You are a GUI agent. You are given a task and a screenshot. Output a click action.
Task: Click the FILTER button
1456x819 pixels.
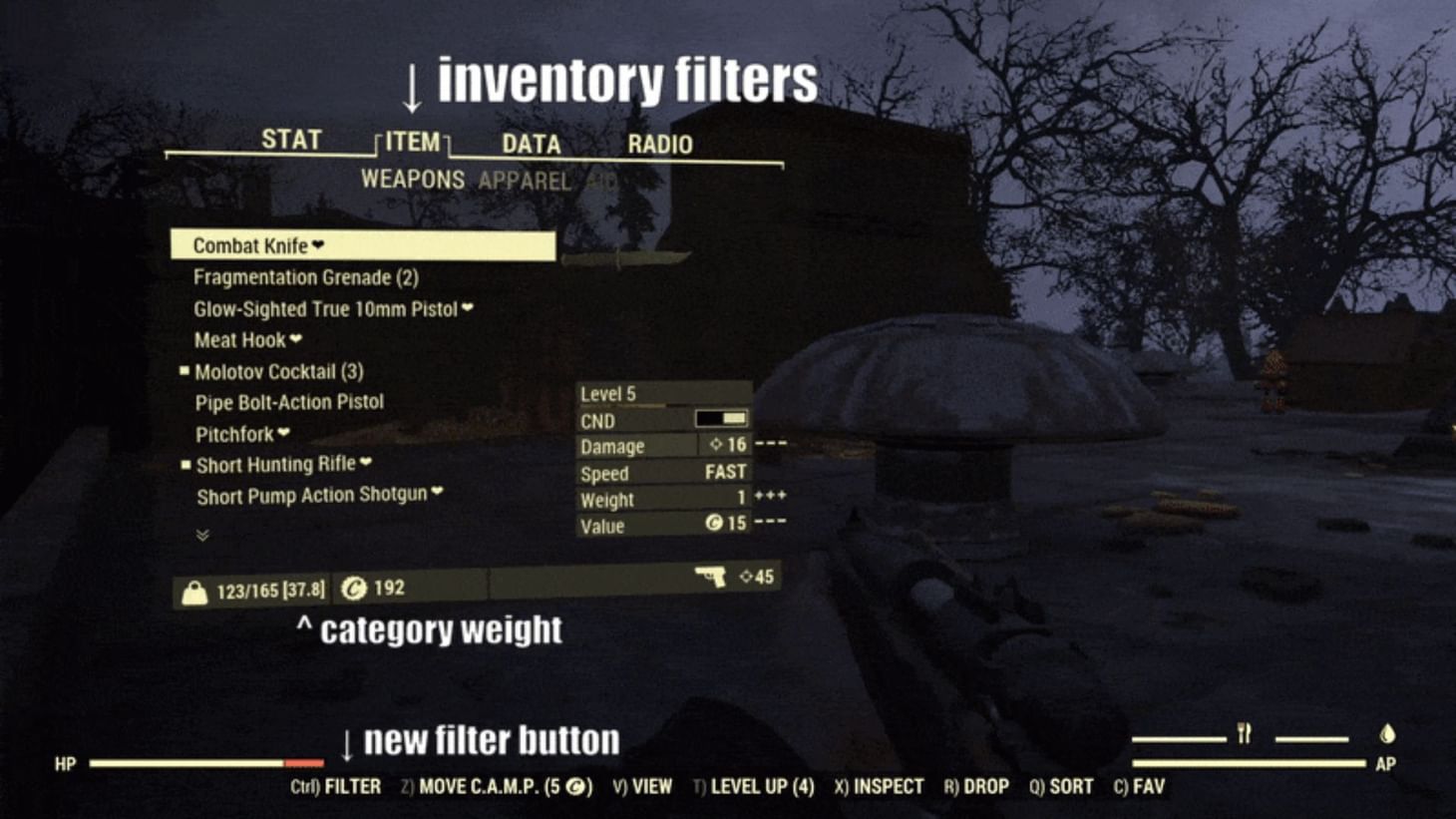point(336,786)
